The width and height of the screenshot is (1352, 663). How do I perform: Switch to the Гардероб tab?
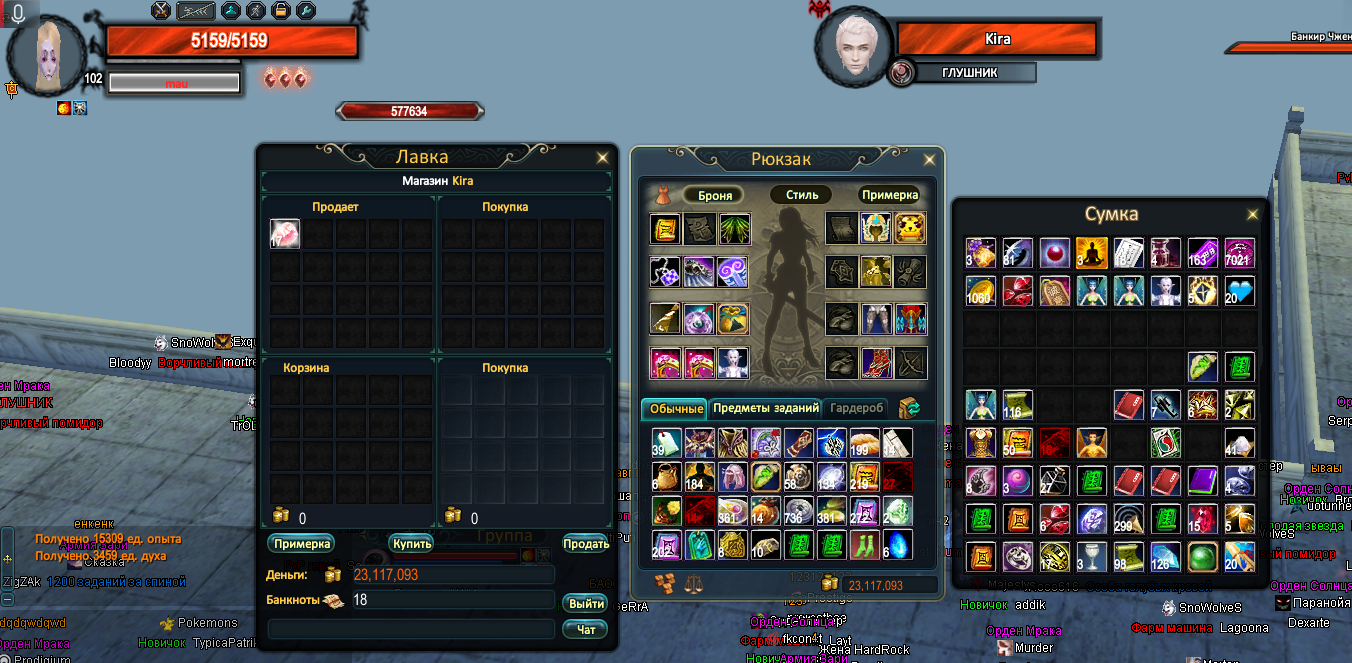pyautogui.click(x=857, y=408)
